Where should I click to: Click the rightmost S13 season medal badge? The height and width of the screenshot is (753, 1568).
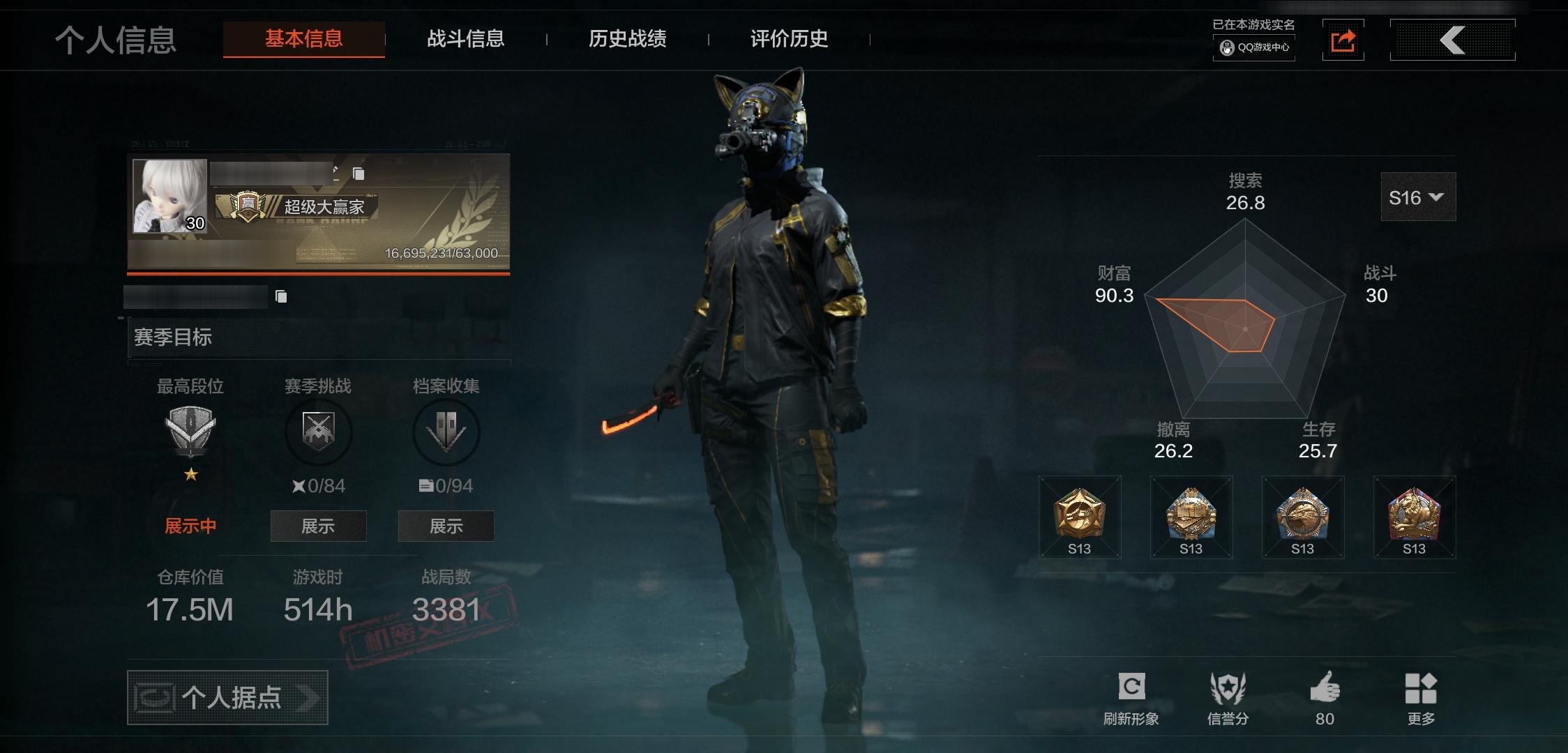click(1413, 516)
